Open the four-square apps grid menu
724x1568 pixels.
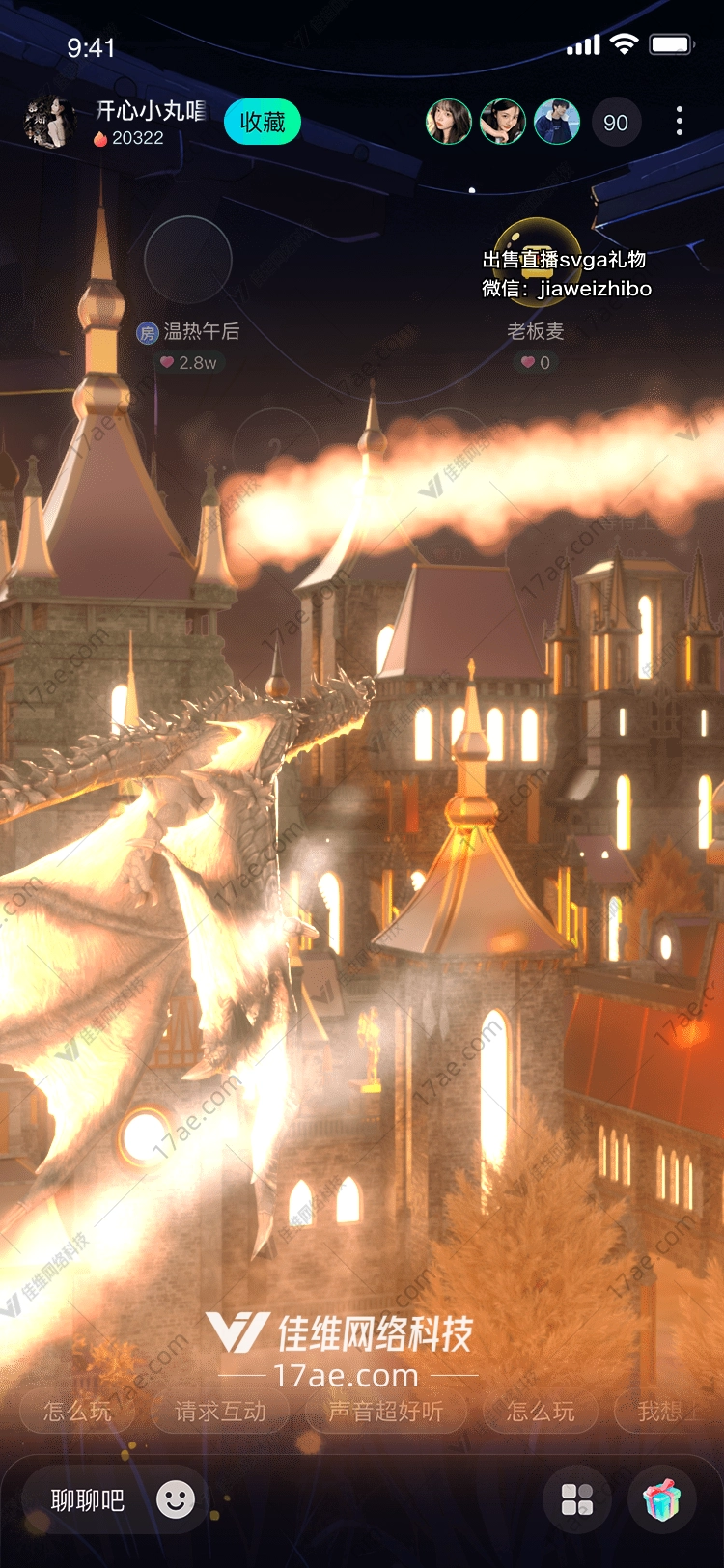[577, 1499]
